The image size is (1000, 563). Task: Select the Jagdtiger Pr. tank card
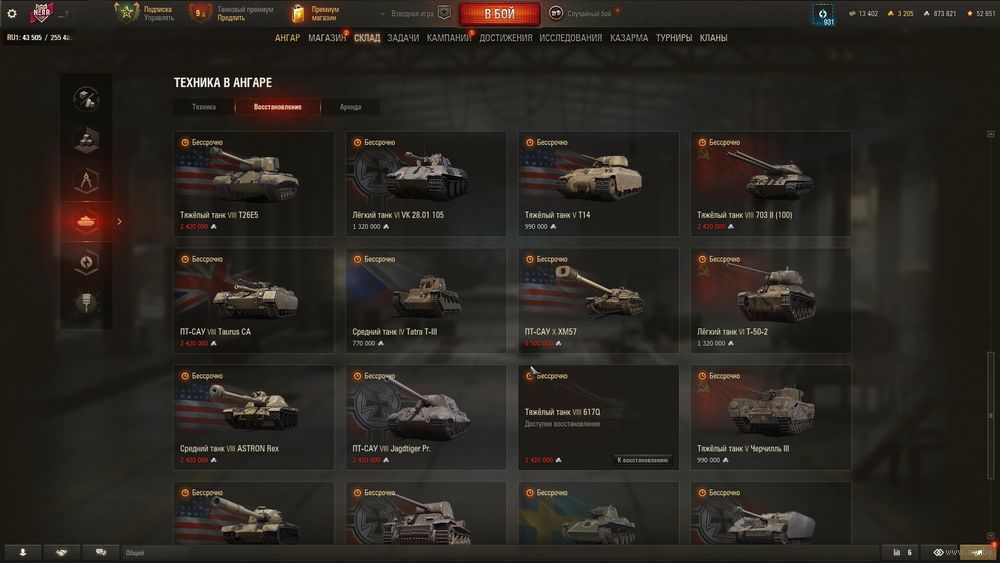click(426, 417)
